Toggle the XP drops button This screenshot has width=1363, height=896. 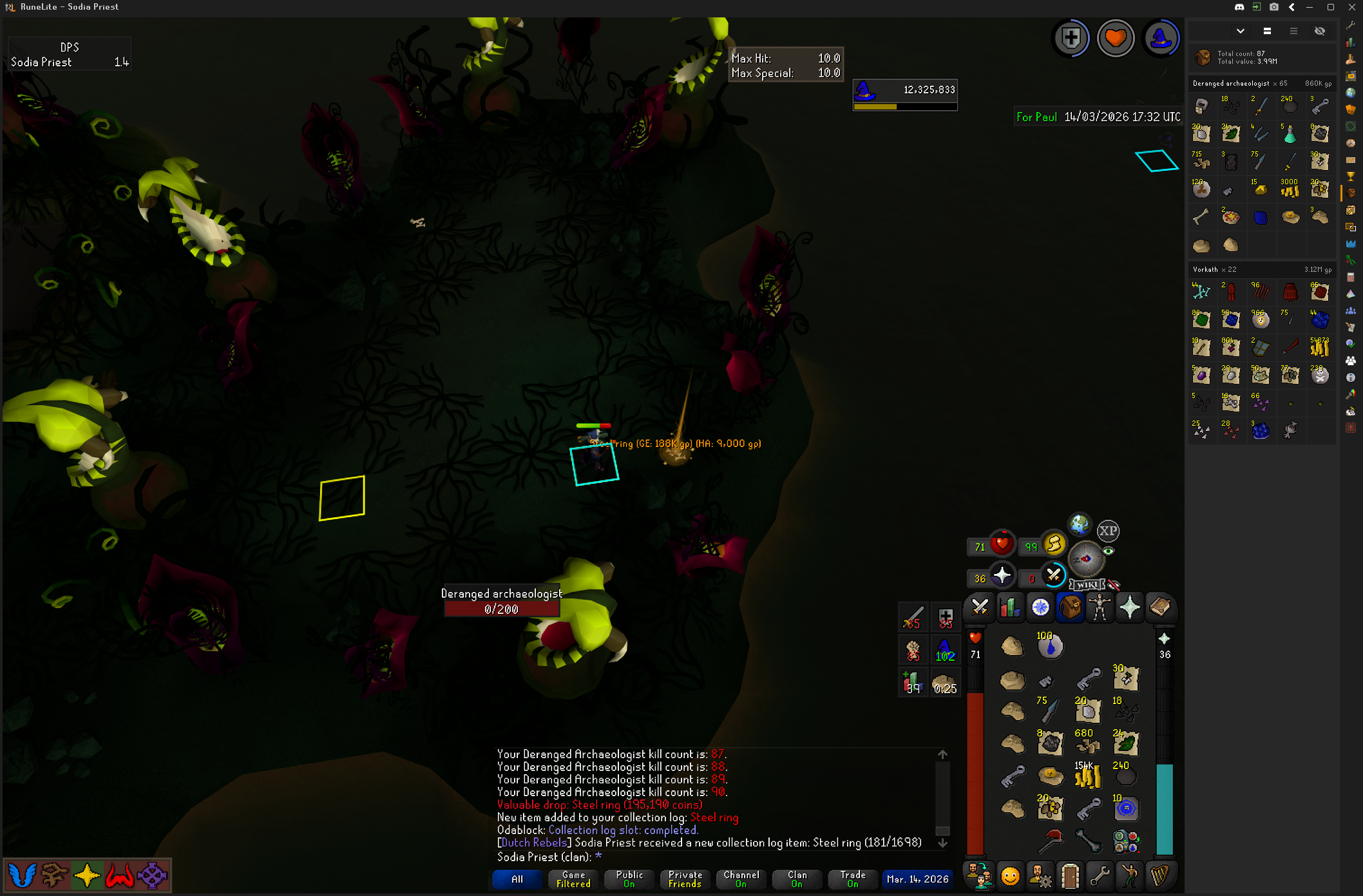tap(1108, 531)
